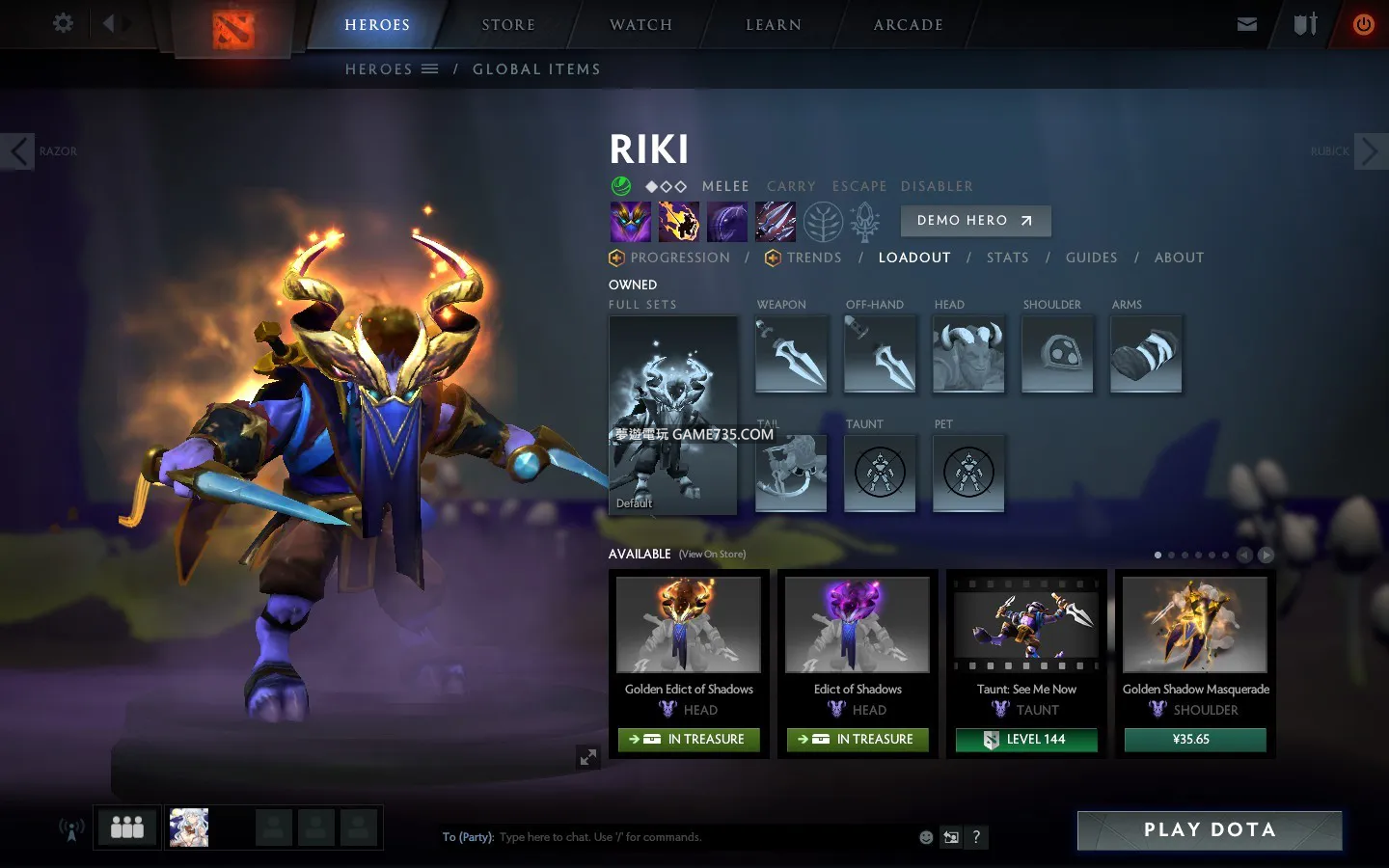Switch to the Watch tab
Screen dimensions: 1389x868
point(640,25)
